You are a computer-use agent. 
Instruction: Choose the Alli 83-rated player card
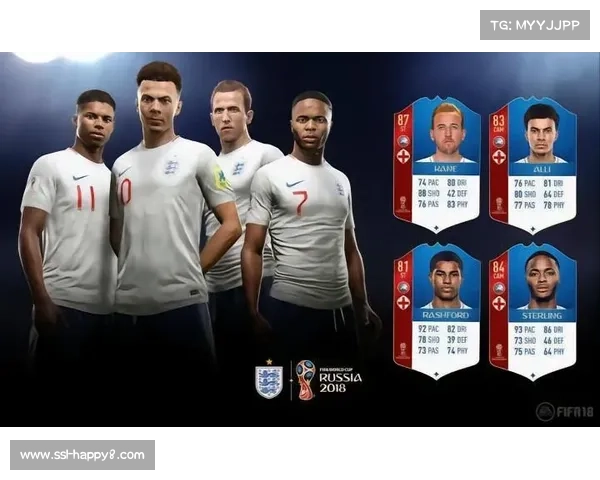[531, 163]
